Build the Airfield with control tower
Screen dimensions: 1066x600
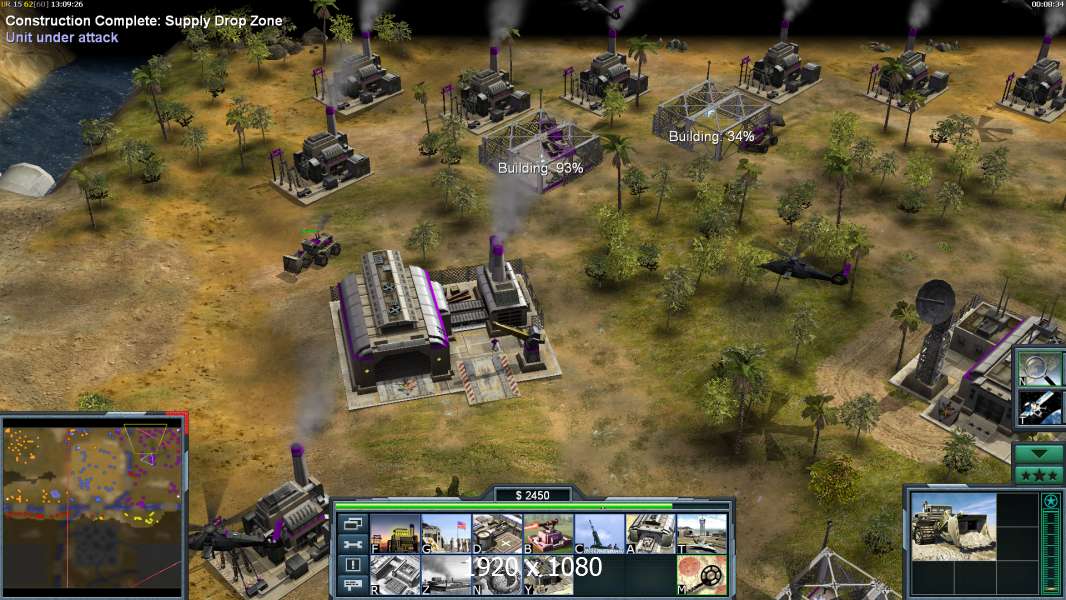coord(701,533)
